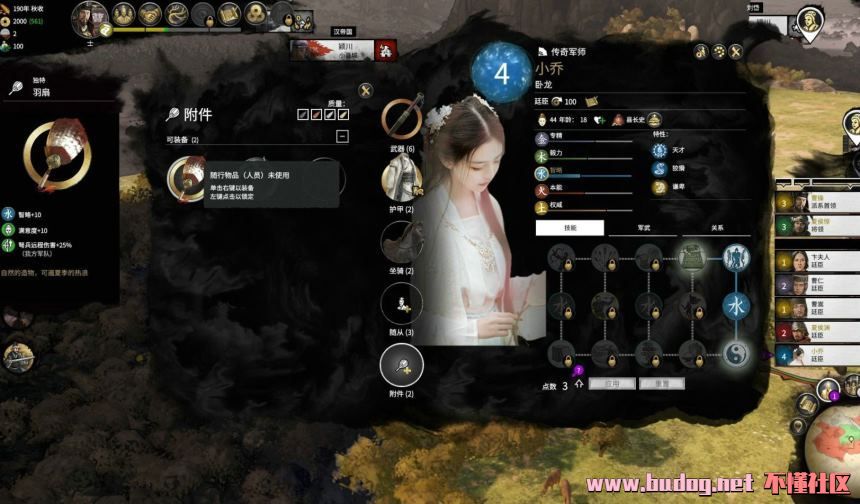Screen dimensions: 860x504
Task: Open the mount (坐骑) equipment slot
Action: tap(402, 242)
